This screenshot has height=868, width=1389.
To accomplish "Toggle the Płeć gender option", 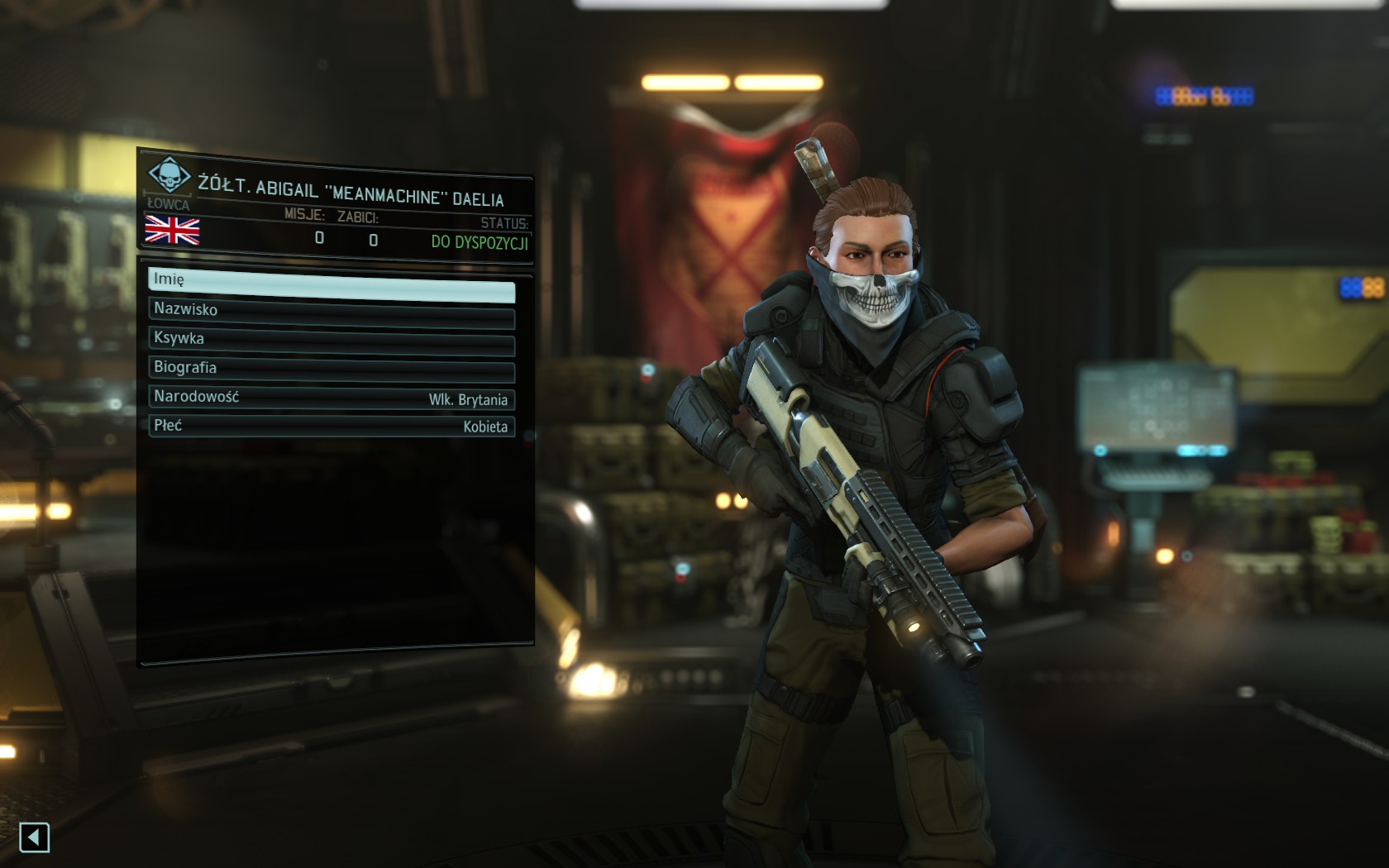I will point(331,427).
